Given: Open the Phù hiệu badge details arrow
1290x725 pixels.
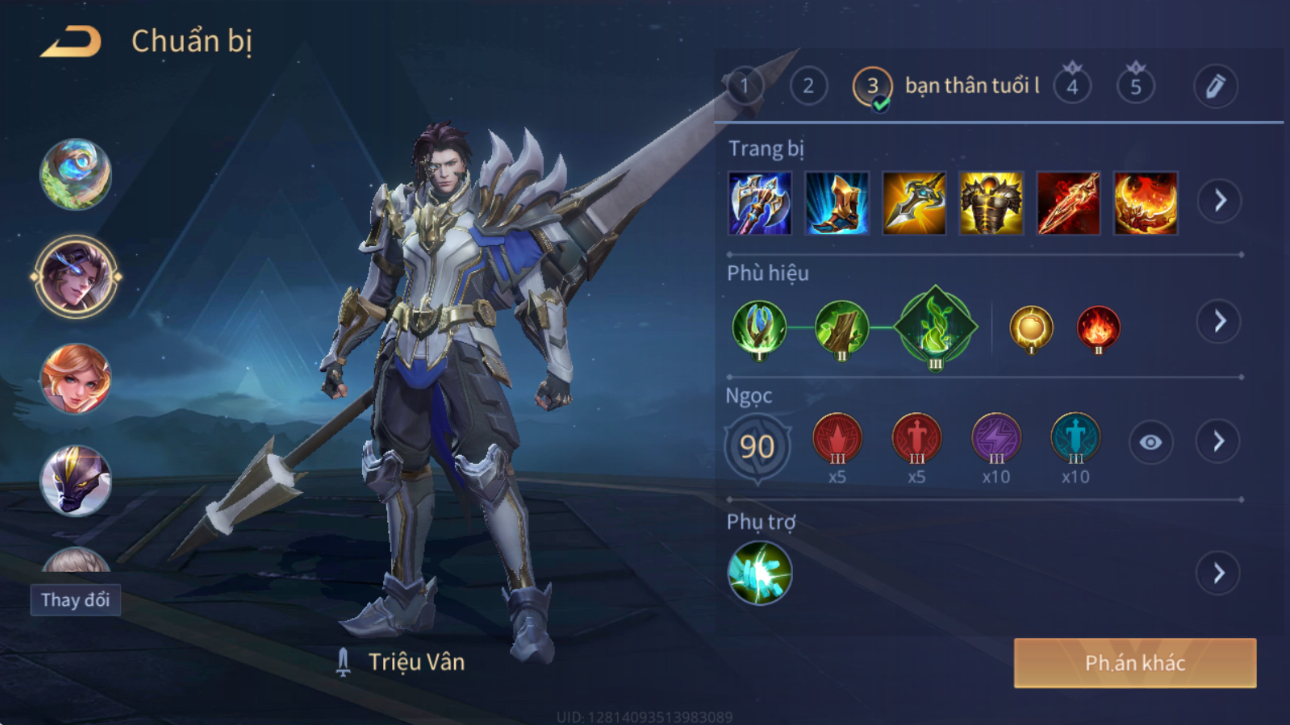Looking at the screenshot, I should click(x=1218, y=321).
